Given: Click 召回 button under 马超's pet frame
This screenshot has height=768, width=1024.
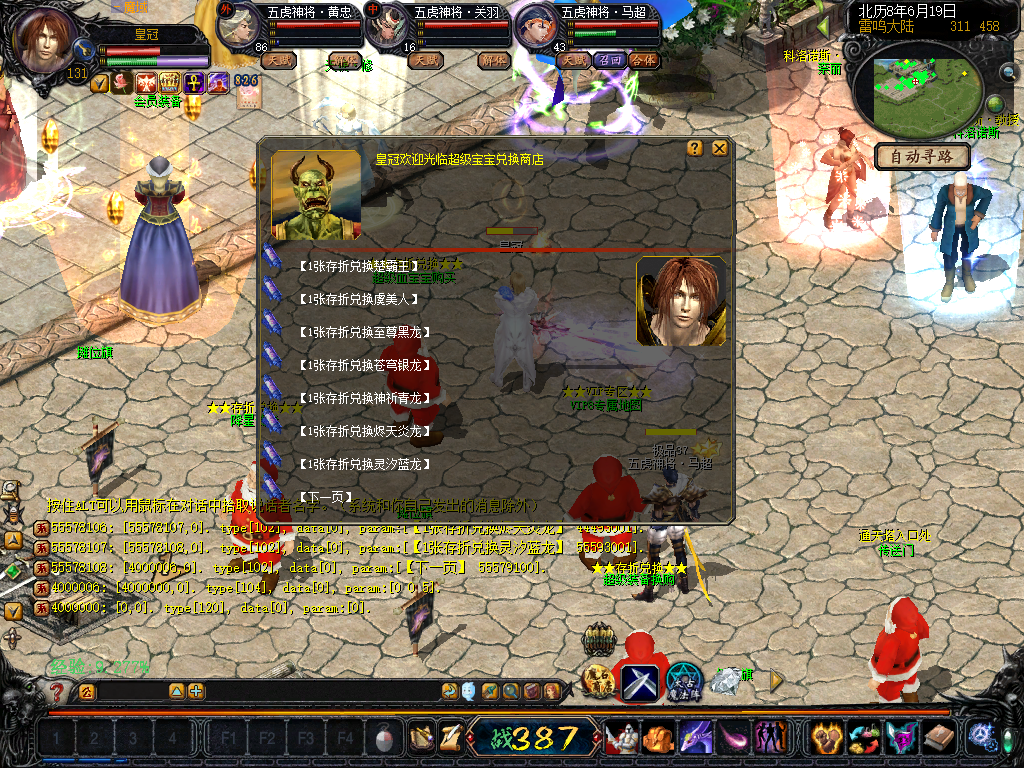Looking at the screenshot, I should click(x=609, y=60).
